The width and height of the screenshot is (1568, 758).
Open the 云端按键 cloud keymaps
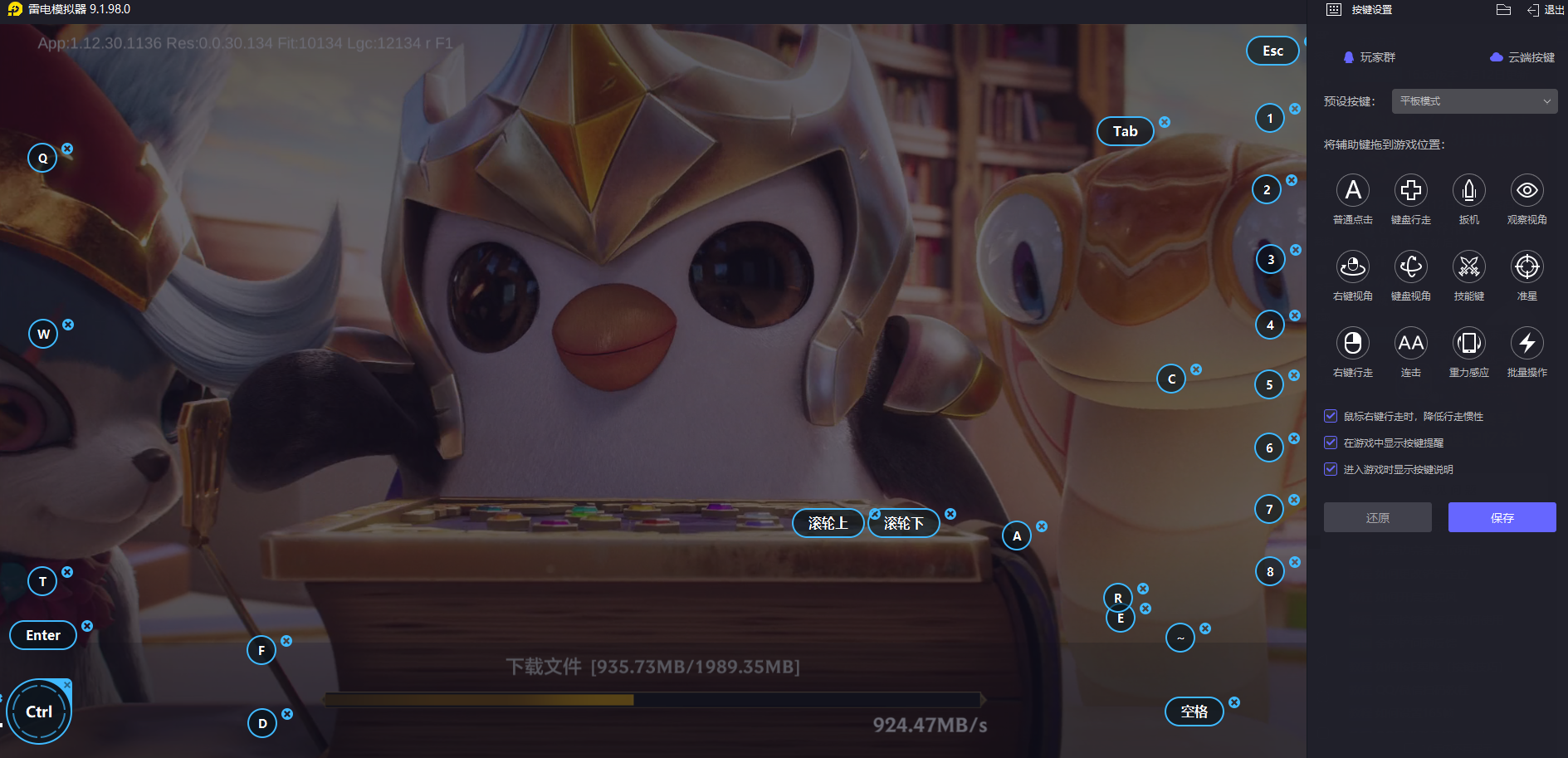(x=1522, y=57)
